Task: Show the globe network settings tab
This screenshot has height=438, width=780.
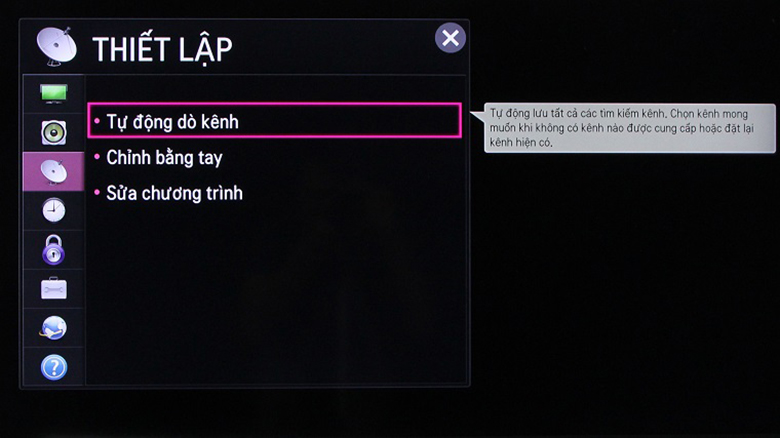Action: pyautogui.click(x=53, y=328)
